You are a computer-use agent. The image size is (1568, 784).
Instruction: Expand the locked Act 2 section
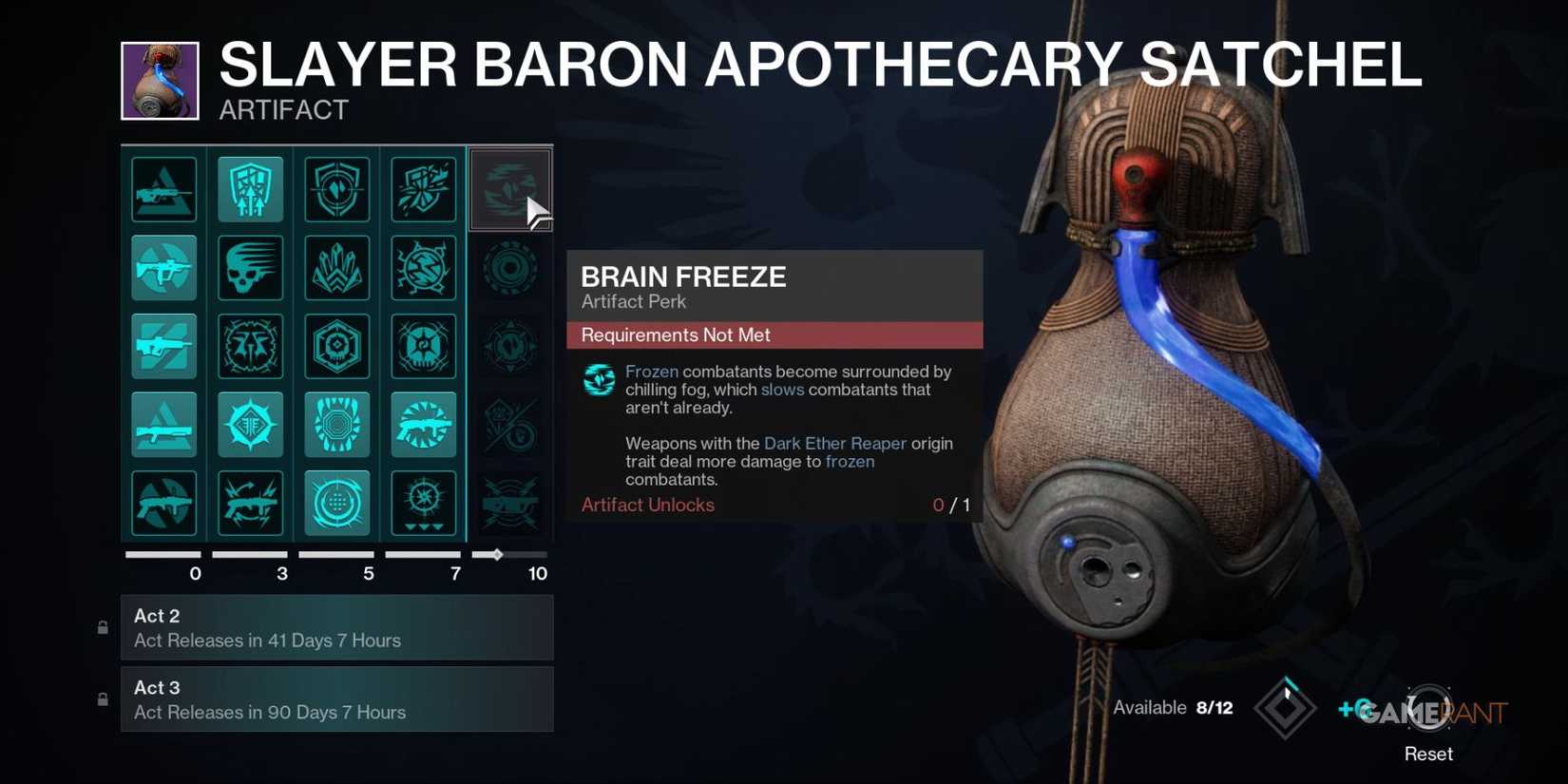337,627
